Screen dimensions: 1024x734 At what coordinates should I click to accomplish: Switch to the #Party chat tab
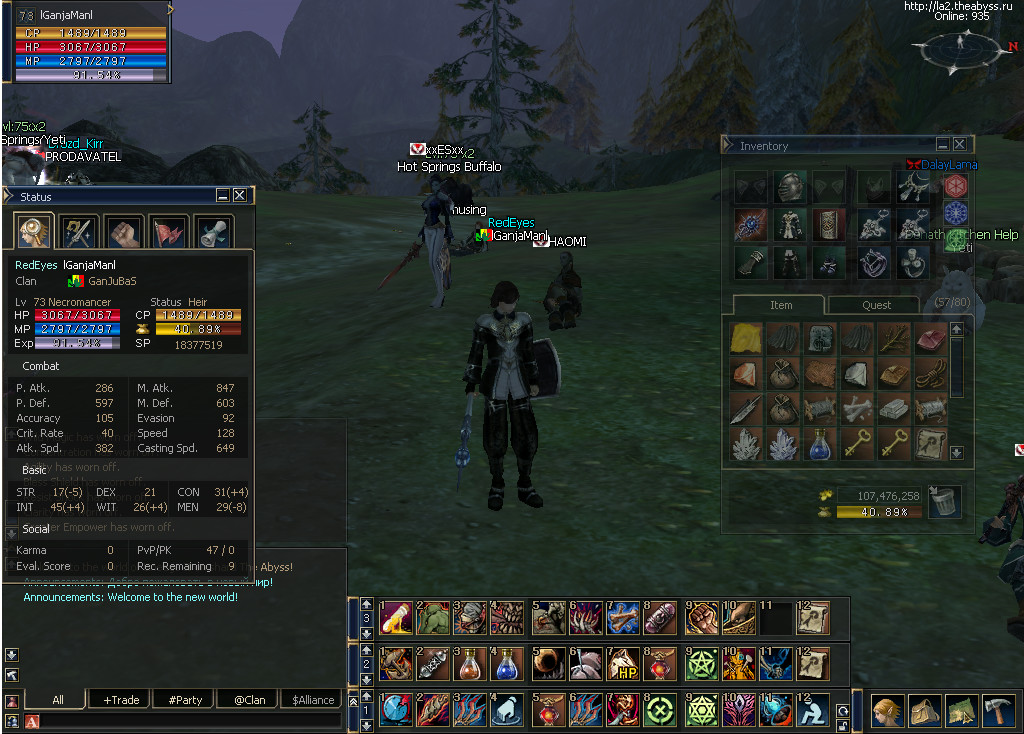(x=186, y=700)
